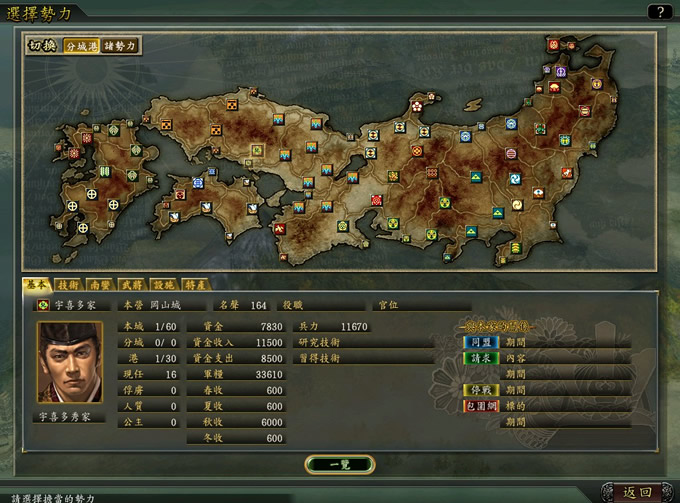Screen dimensions: 680x503
Task: Select the 基本 tab
Action: [37, 285]
